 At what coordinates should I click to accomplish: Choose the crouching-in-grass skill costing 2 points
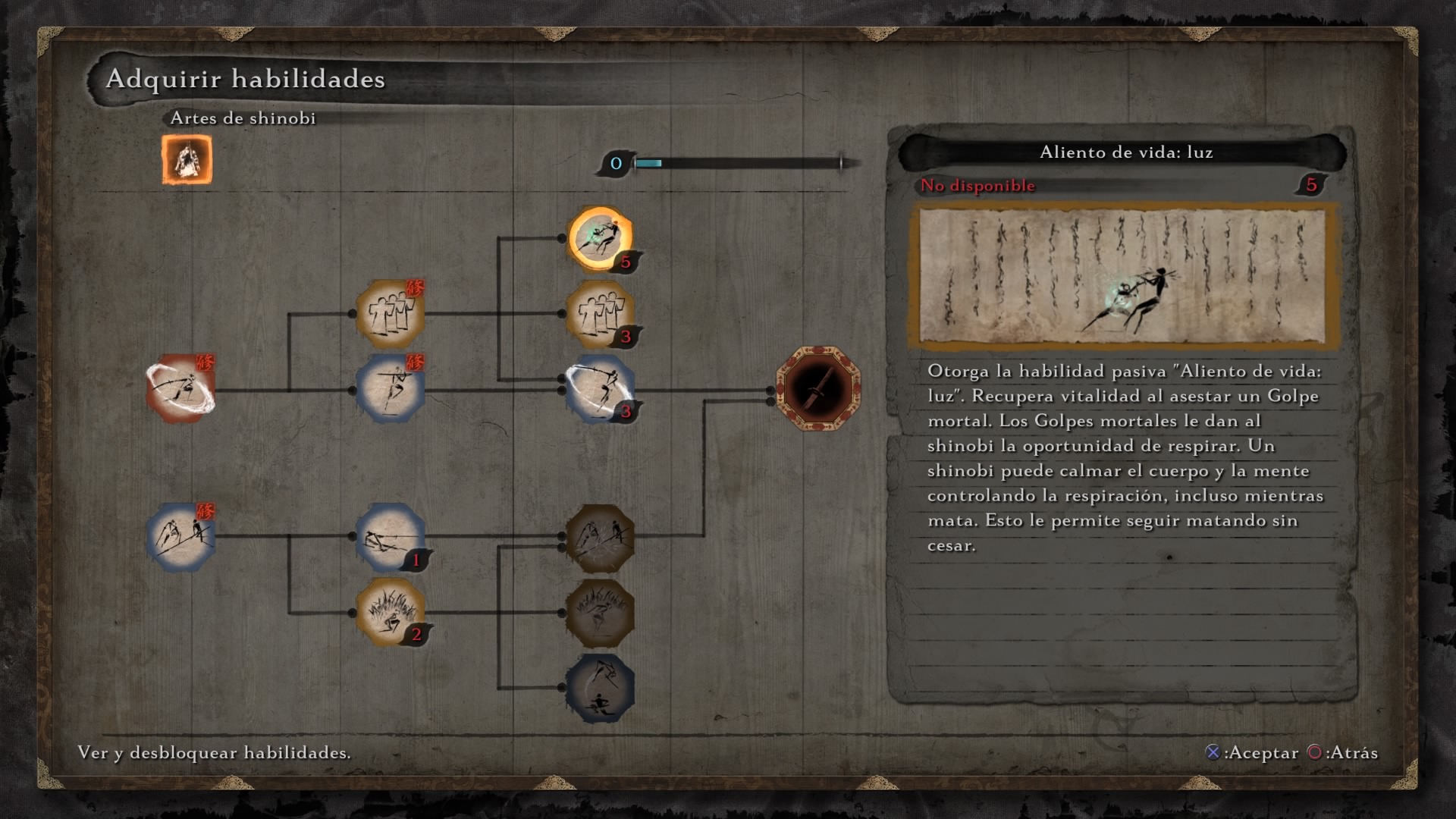[x=390, y=611]
